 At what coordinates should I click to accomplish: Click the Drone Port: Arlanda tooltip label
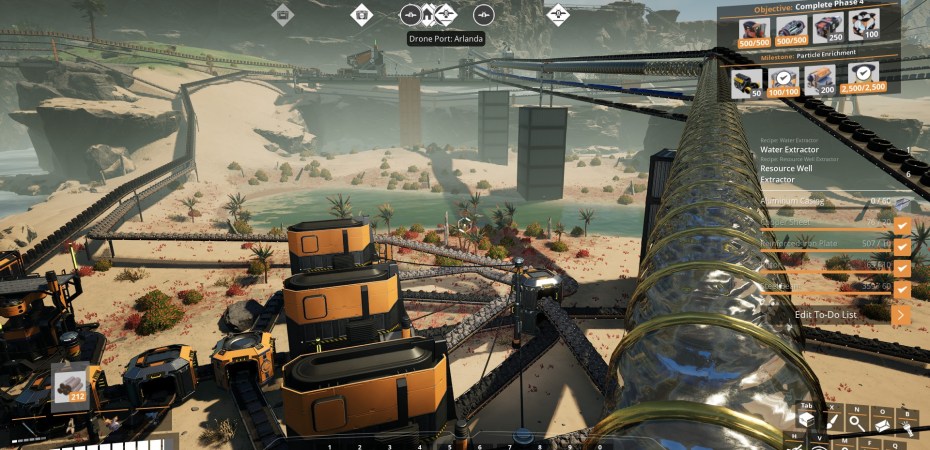click(446, 38)
